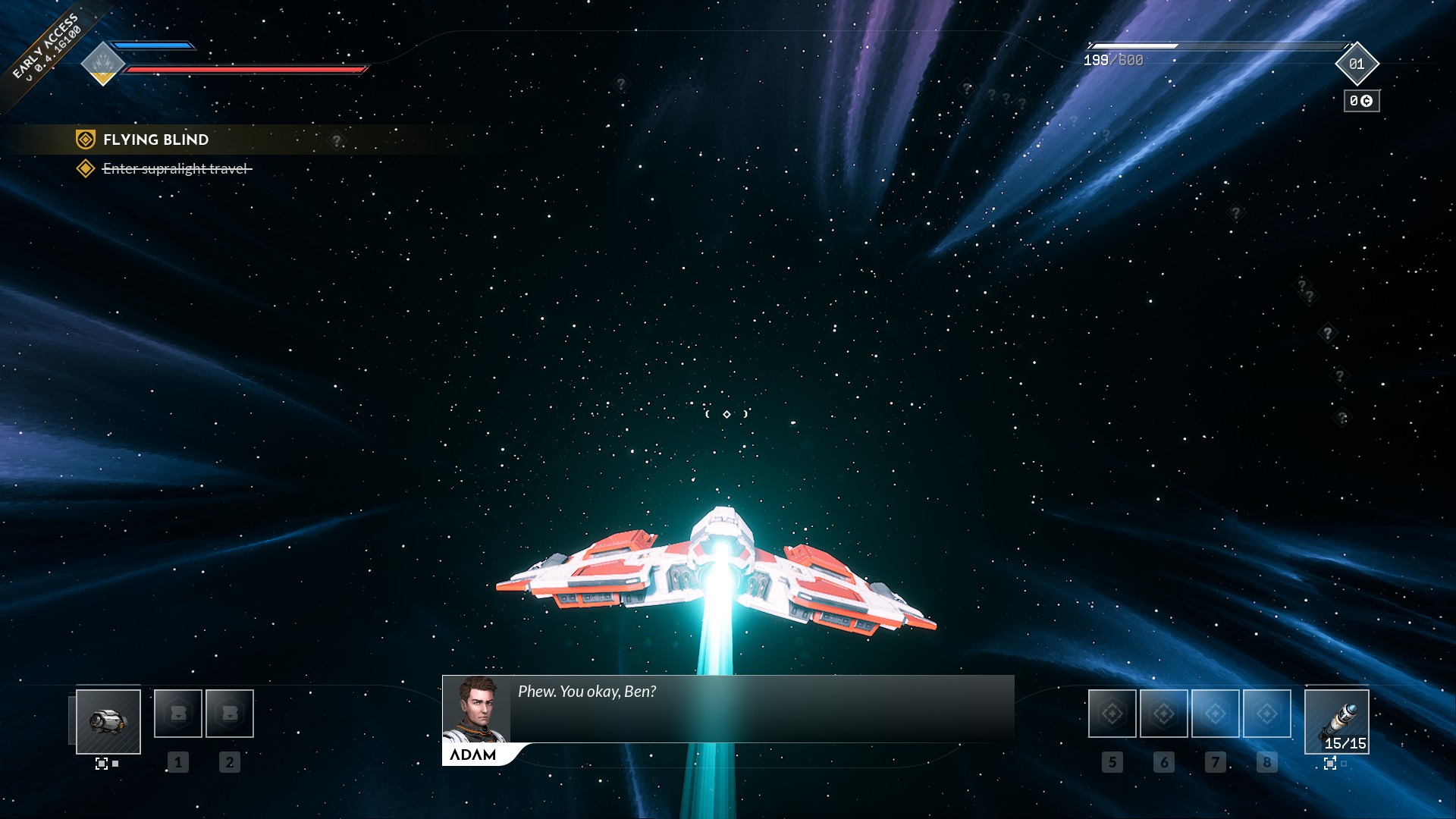Open the Flying Blind mission tracker
This screenshot has height=819, width=1456.
155,140
